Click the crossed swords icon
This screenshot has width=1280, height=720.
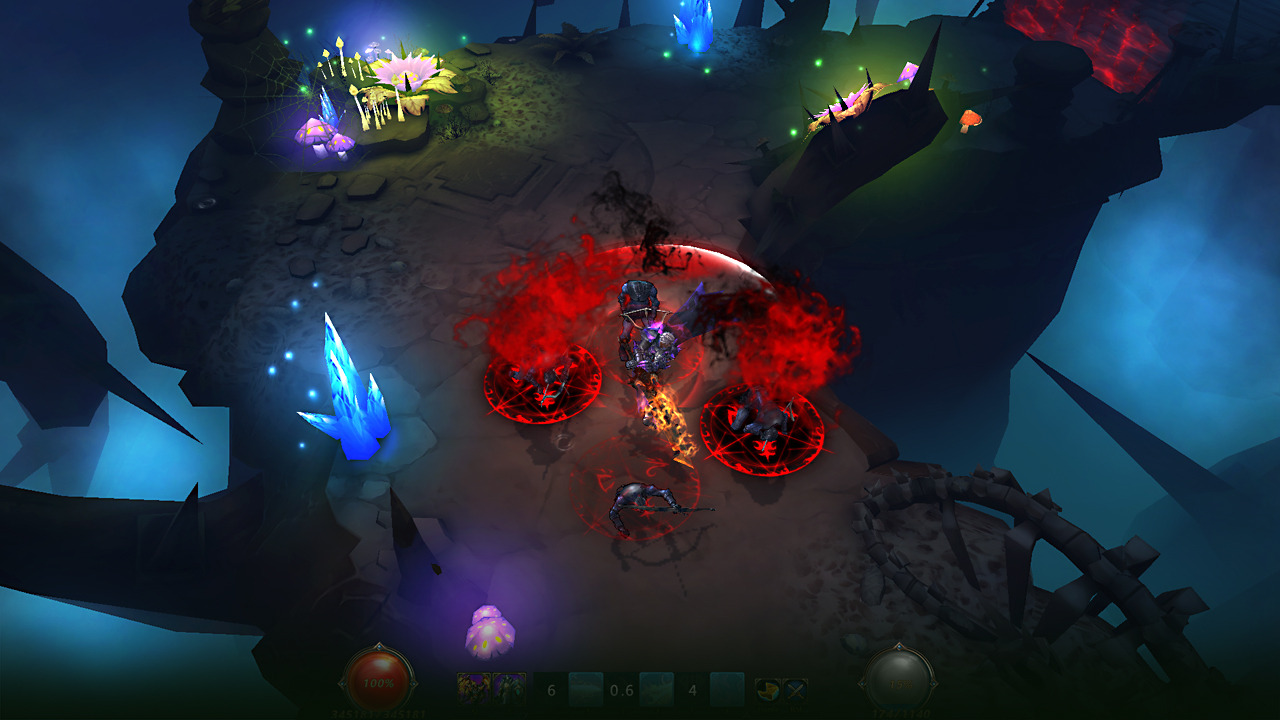[795, 689]
